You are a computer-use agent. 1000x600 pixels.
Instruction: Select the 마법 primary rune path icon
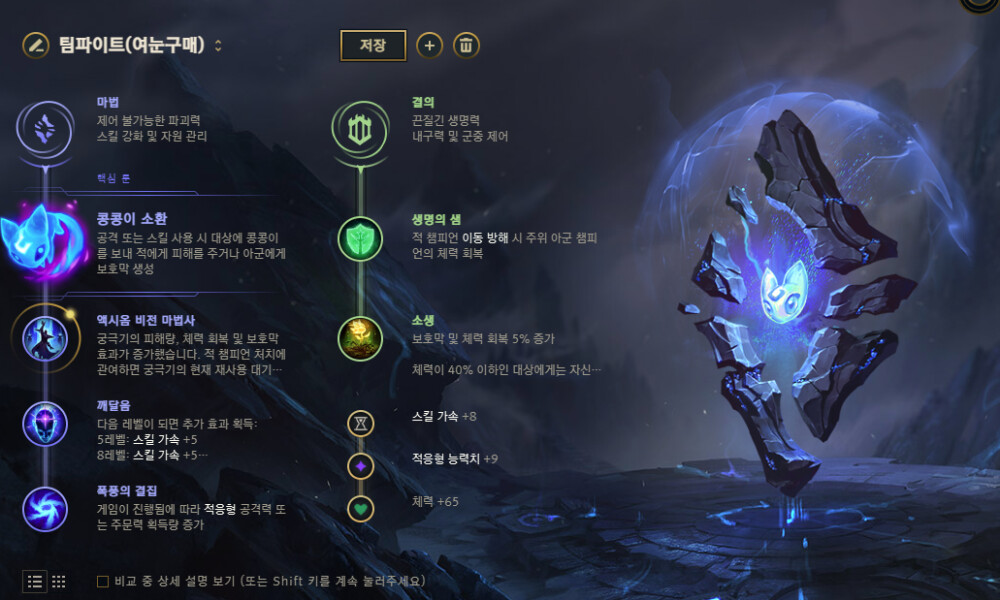click(x=45, y=127)
